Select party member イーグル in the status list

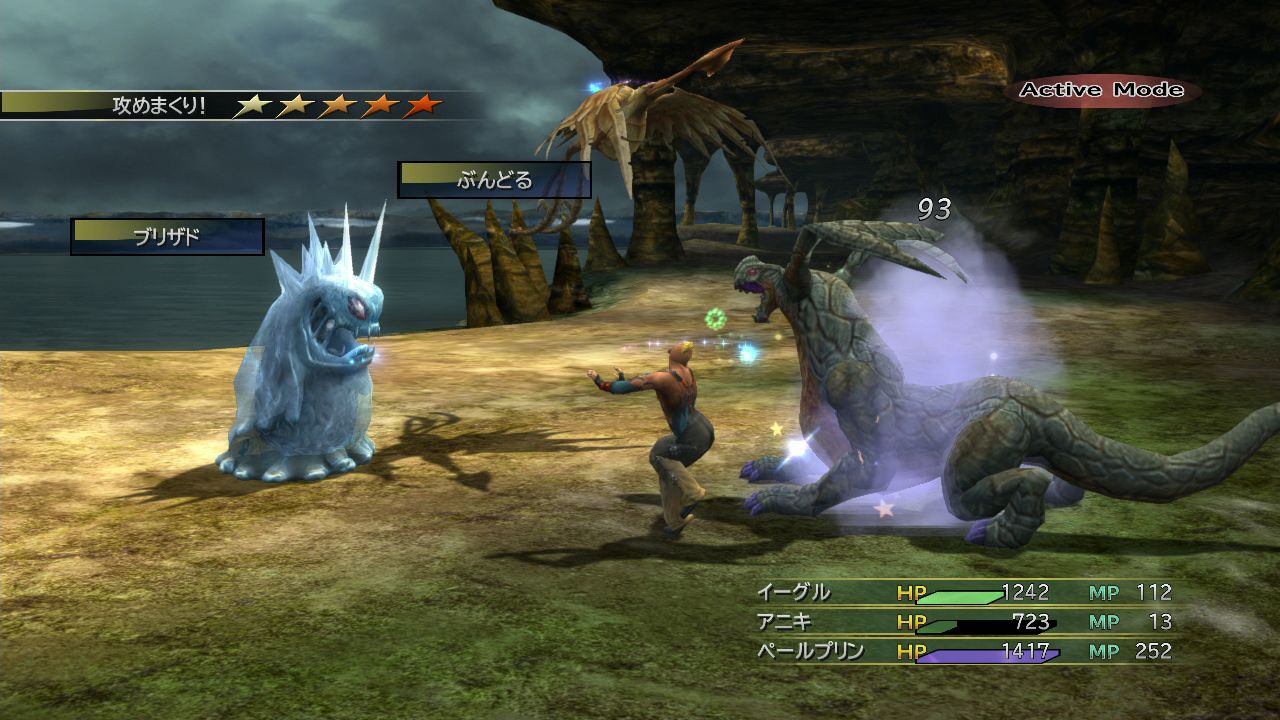pos(793,593)
